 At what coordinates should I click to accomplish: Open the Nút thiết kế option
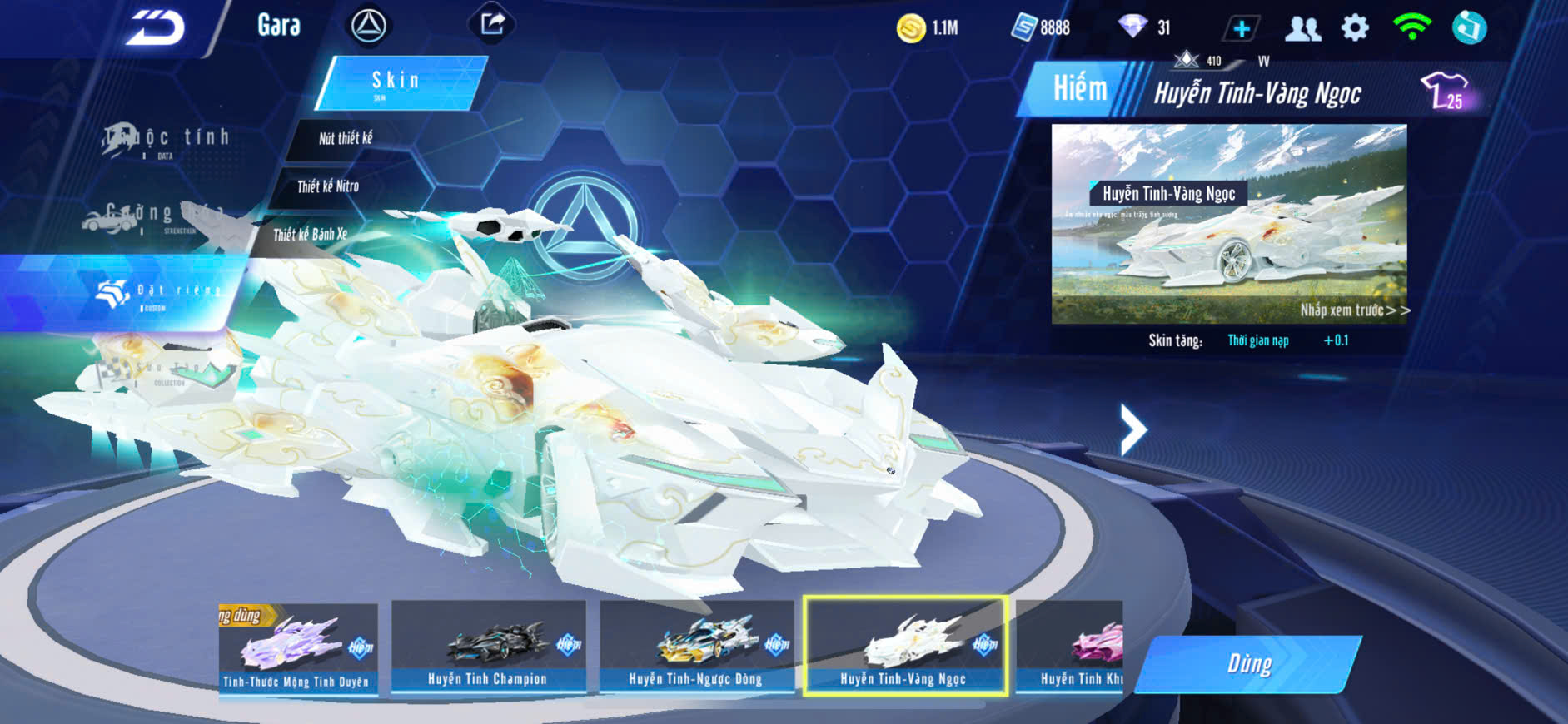[x=345, y=138]
